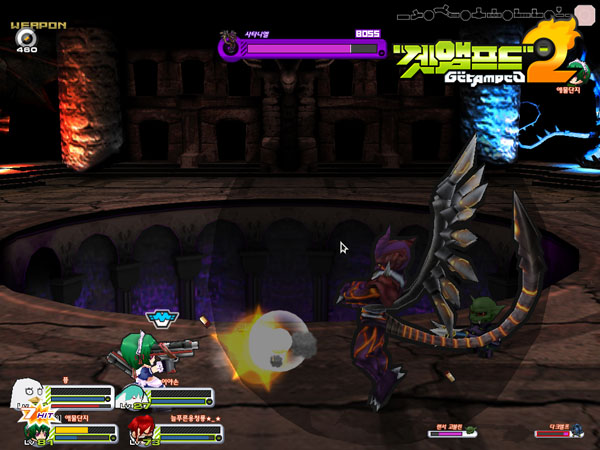
Task: Click the weapon icon under WEAPON label
Action: pyautogui.click(x=24, y=38)
